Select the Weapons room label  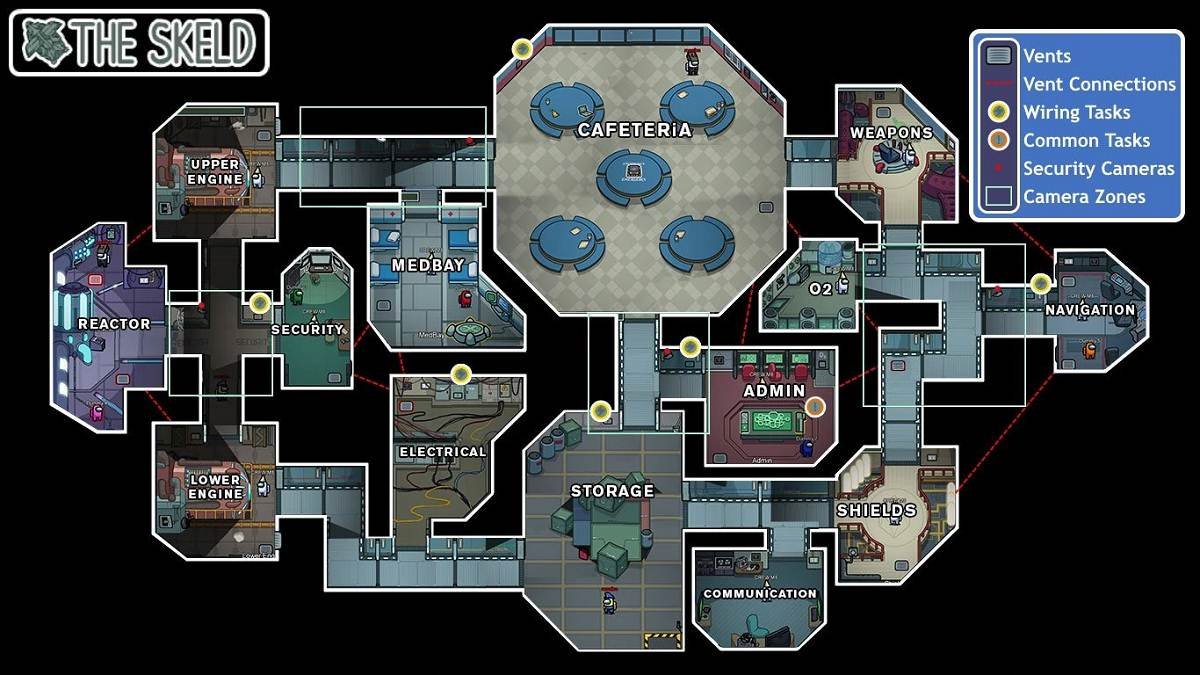tap(891, 132)
